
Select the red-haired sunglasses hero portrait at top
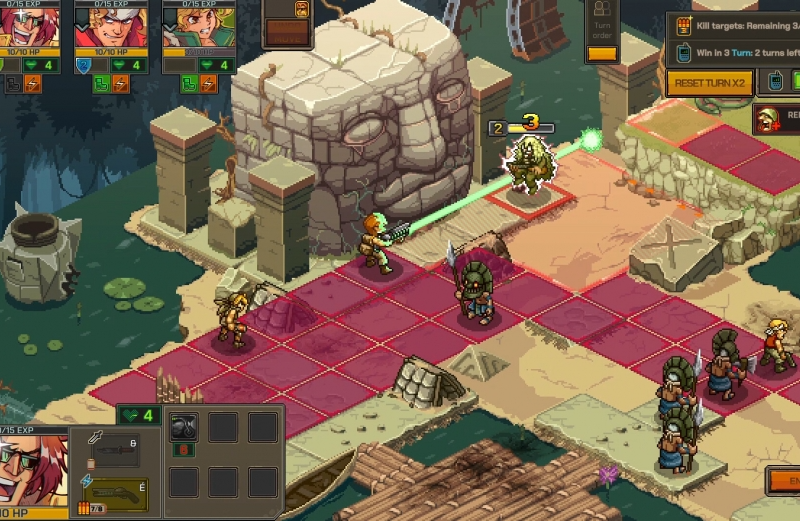point(28,24)
